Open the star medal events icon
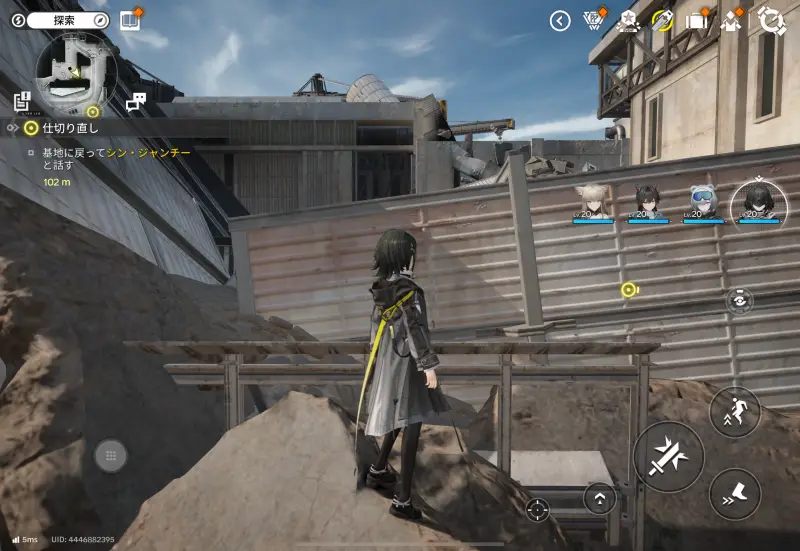The image size is (800, 551). [628, 20]
